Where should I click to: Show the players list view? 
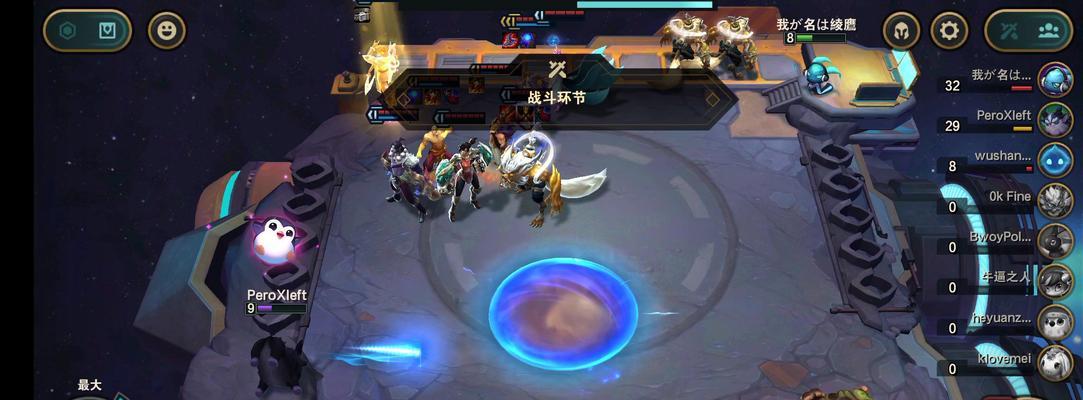(1048, 30)
